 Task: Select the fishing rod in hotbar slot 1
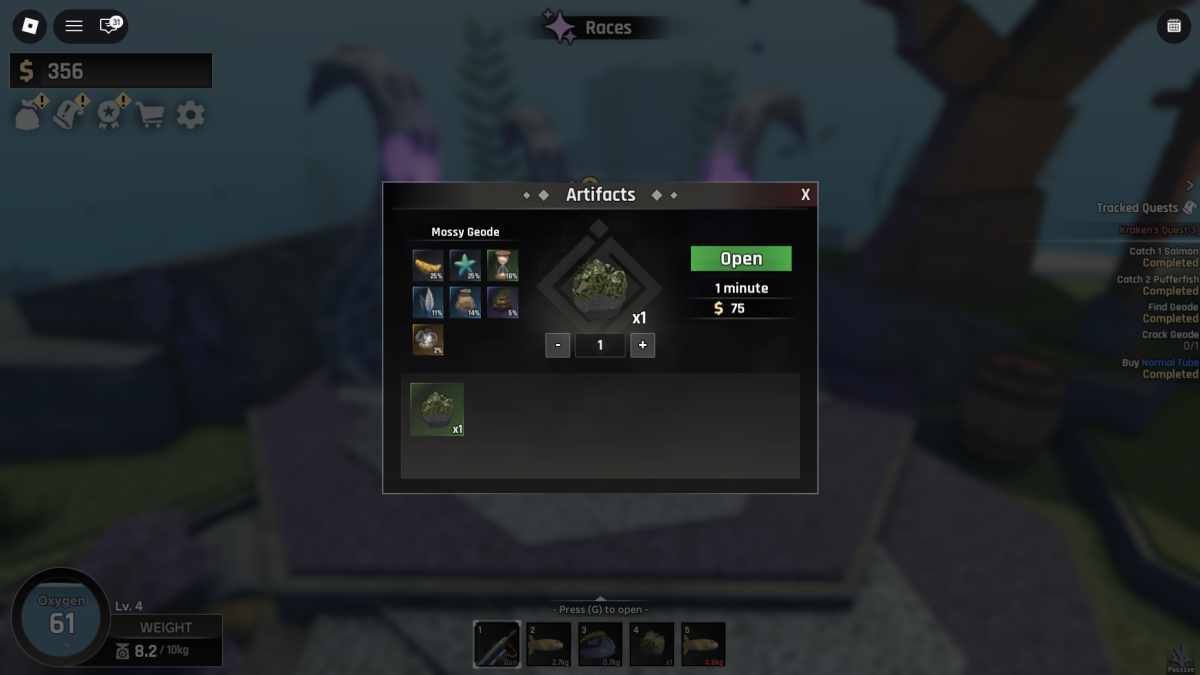tap(497, 644)
